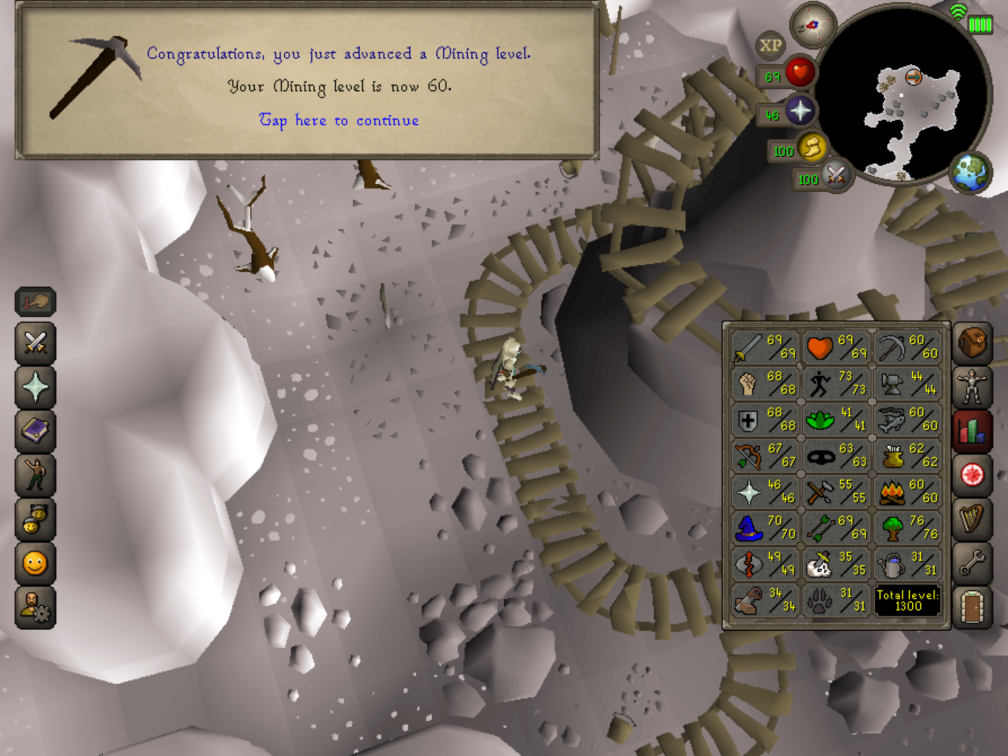Toggle the XP drops button
The width and height of the screenshot is (1008, 756).
point(770,44)
